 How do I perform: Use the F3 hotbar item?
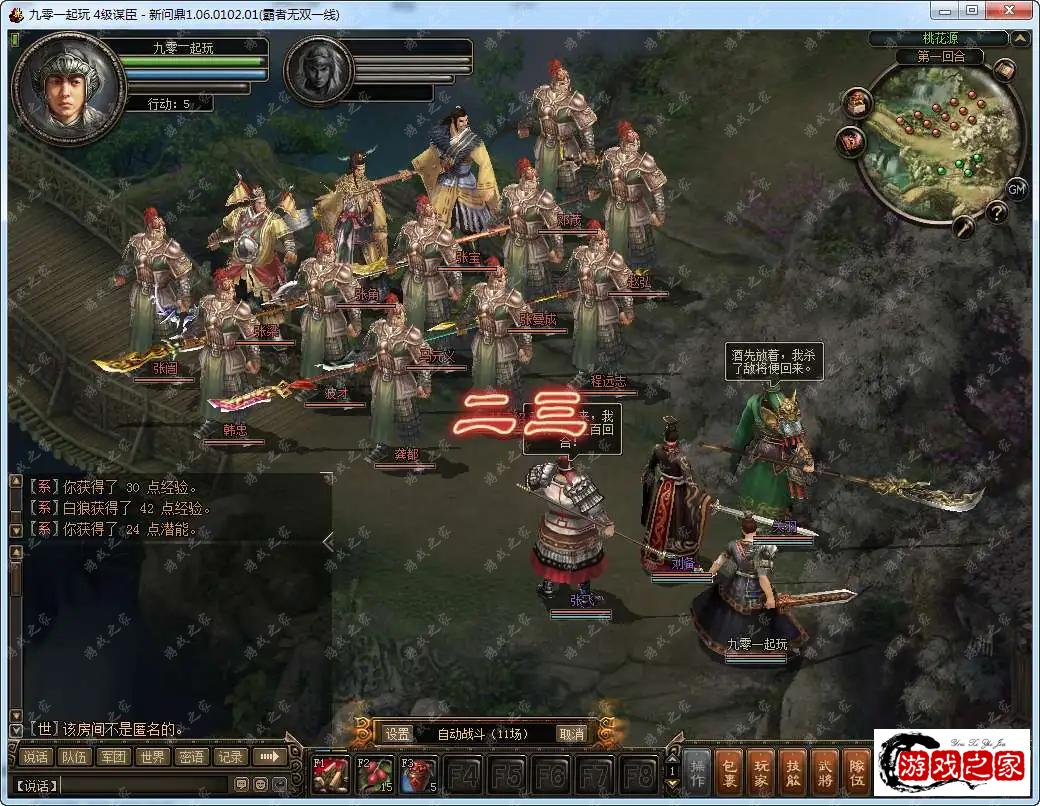coord(418,775)
